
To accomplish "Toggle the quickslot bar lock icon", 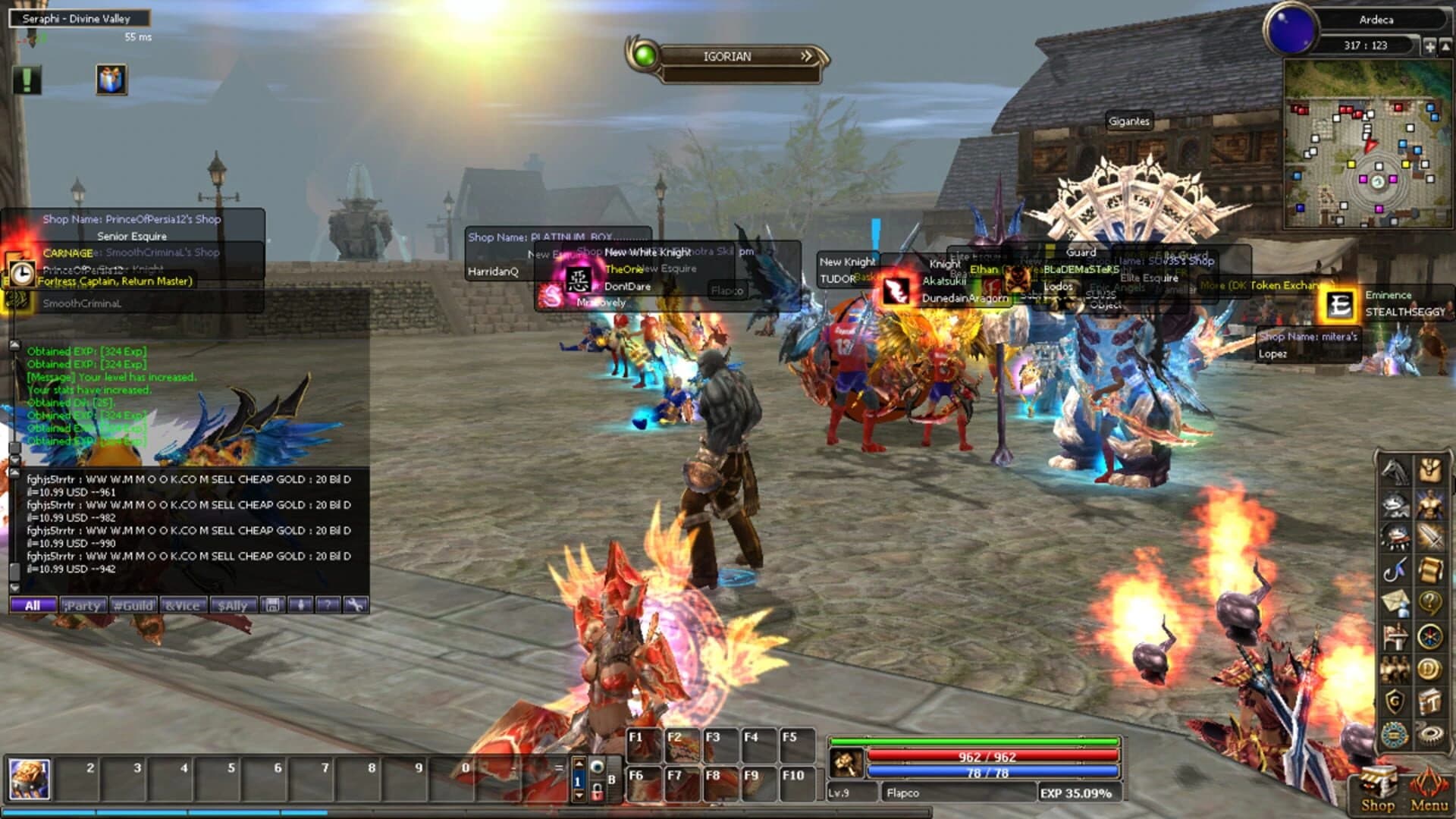I will coord(598,793).
